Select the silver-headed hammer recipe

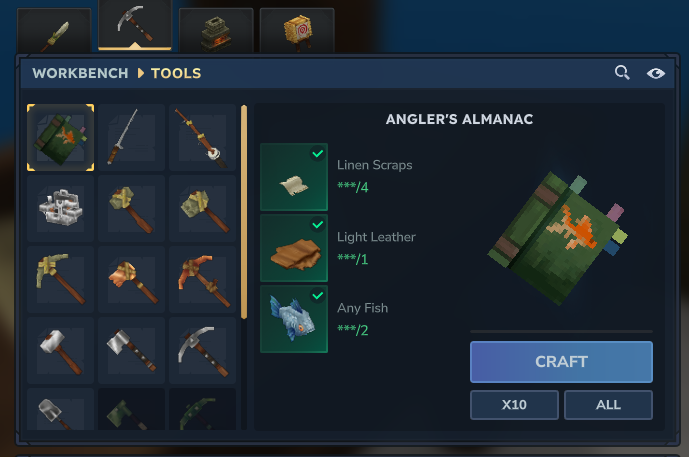(61, 351)
